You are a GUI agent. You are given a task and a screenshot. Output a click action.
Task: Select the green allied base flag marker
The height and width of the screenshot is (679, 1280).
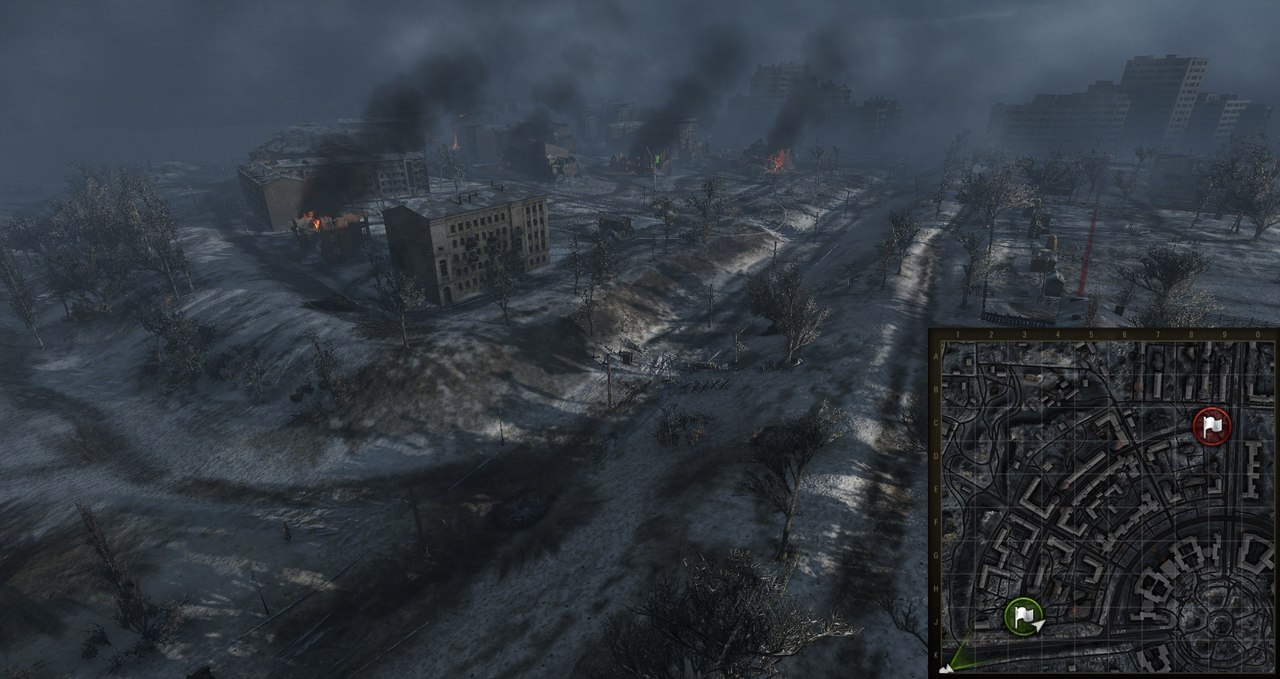point(1023,614)
